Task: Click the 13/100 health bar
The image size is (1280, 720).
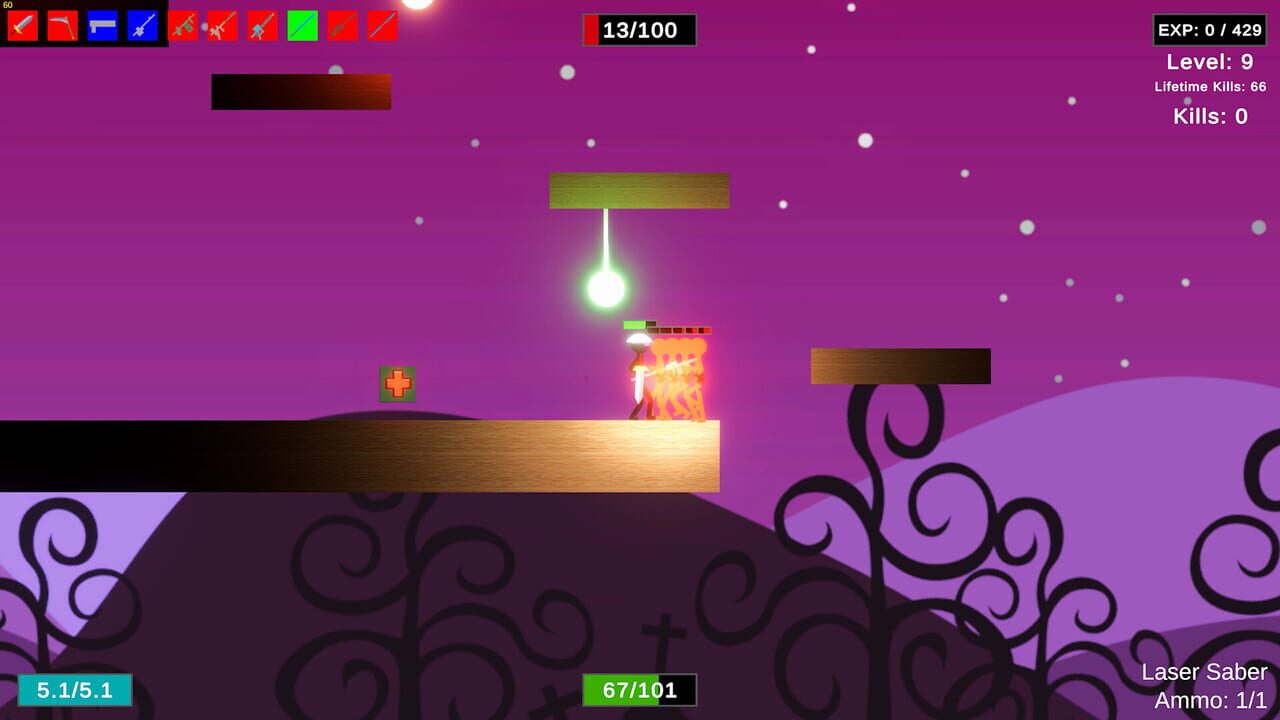Action: coord(638,29)
